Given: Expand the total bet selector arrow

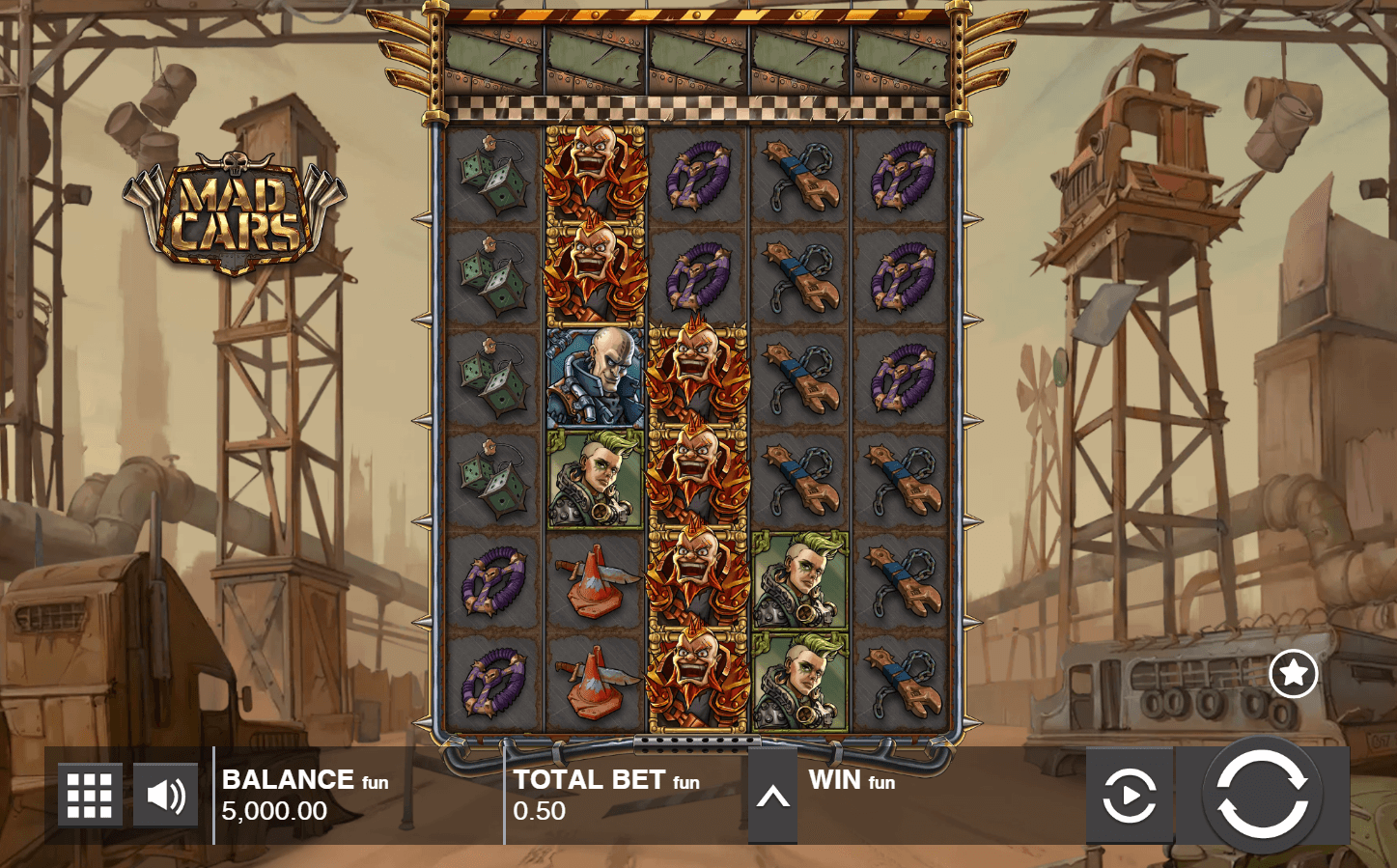Looking at the screenshot, I should click(772, 797).
